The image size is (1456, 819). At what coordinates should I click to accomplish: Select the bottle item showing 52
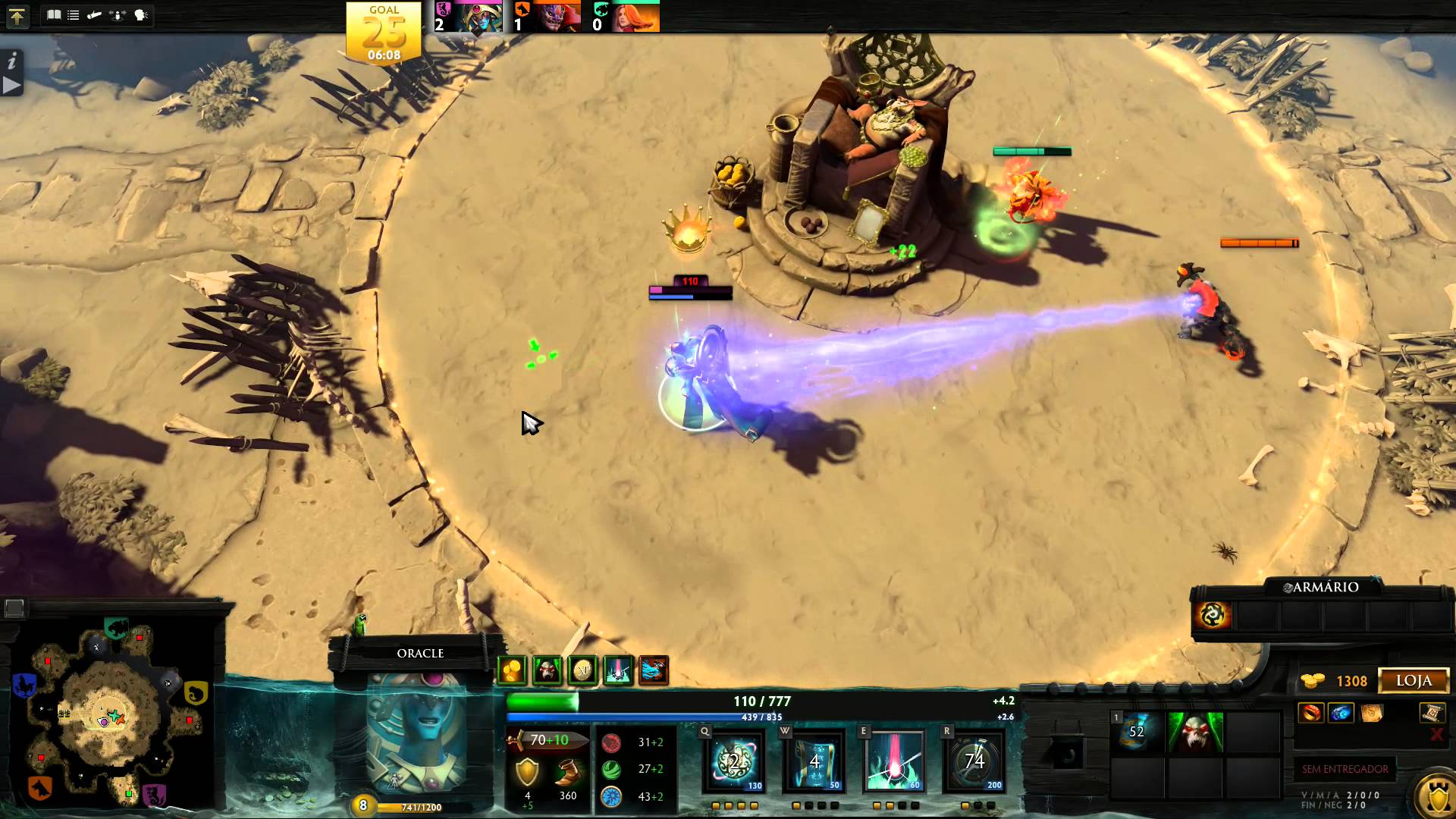tap(1135, 733)
